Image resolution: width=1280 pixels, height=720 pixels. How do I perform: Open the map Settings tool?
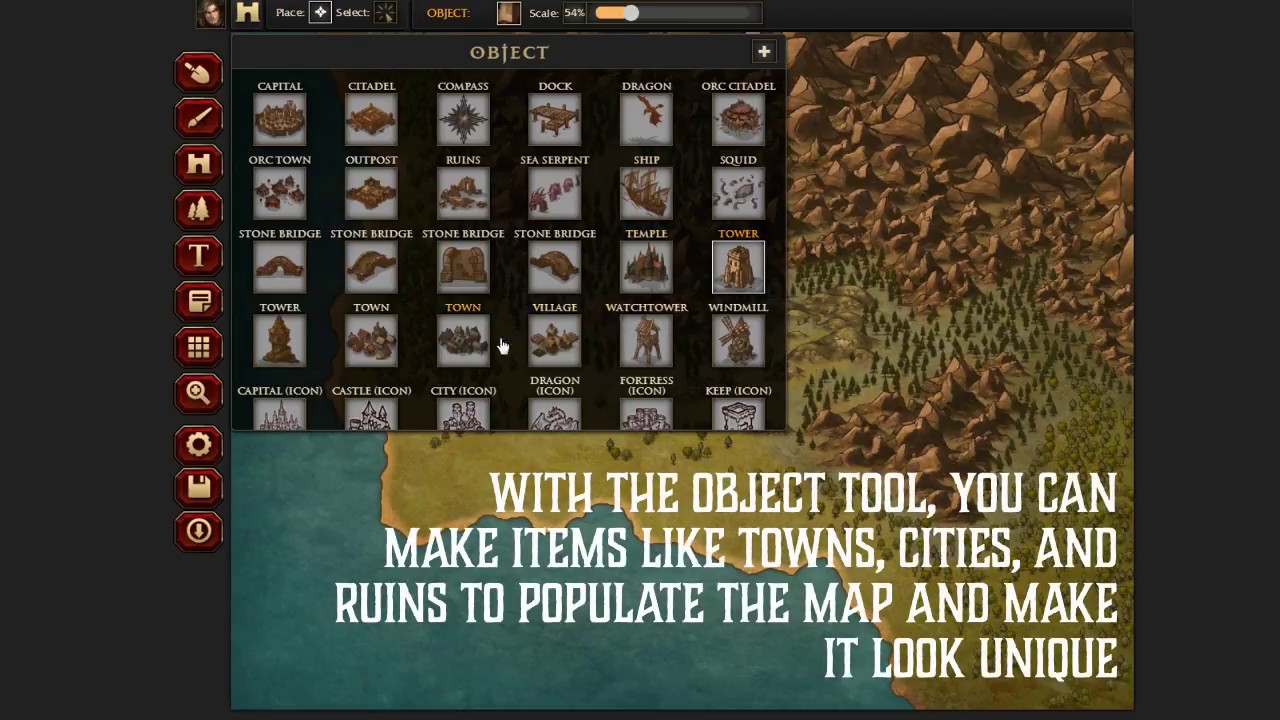[x=198, y=444]
